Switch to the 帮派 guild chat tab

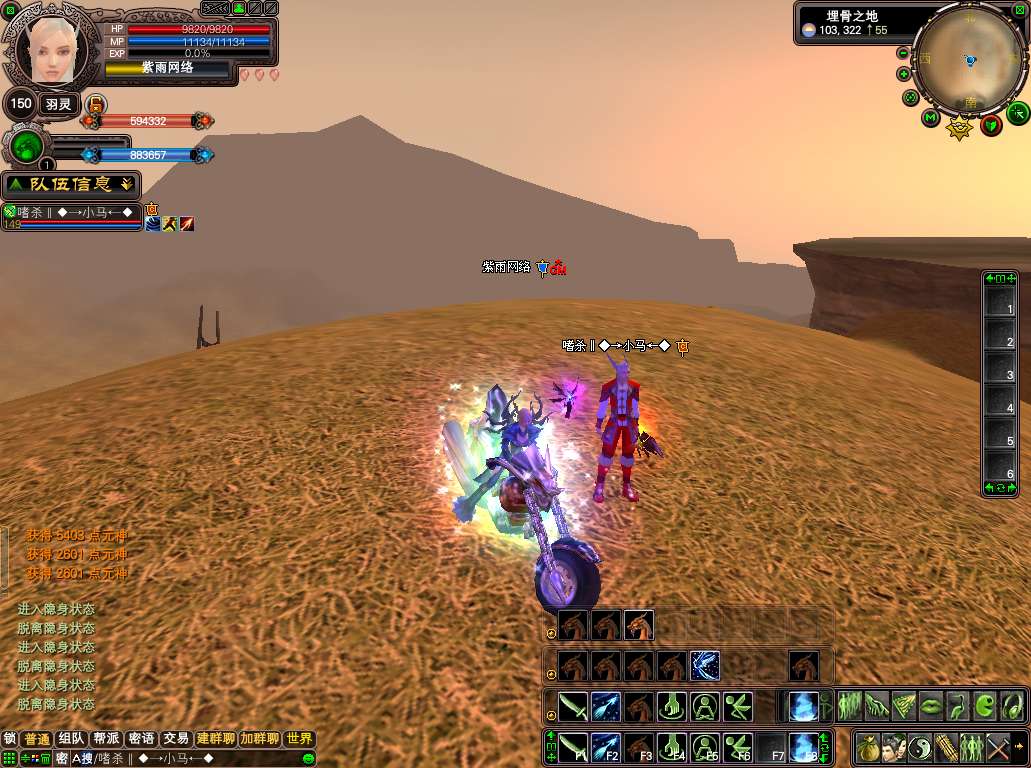pos(105,739)
